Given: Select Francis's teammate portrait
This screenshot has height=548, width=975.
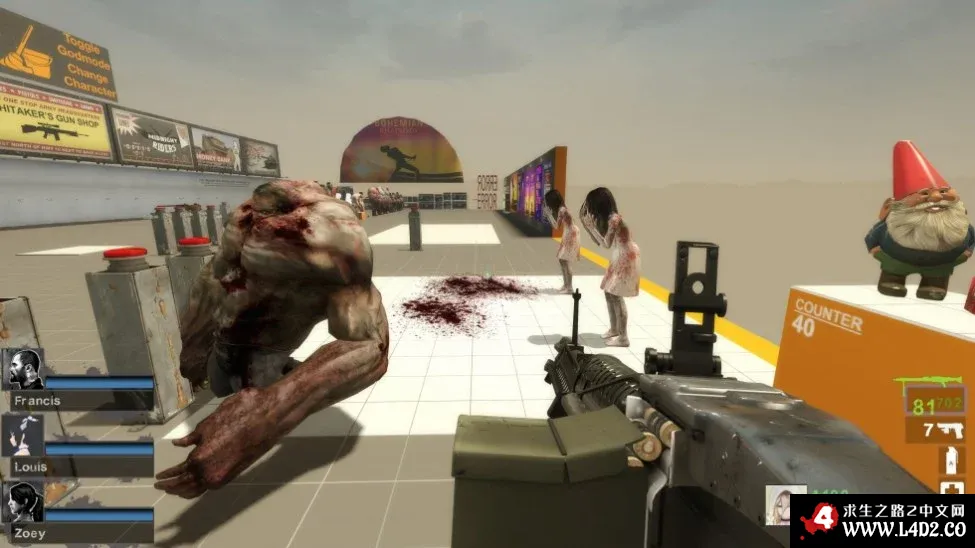Looking at the screenshot, I should (x=22, y=369).
